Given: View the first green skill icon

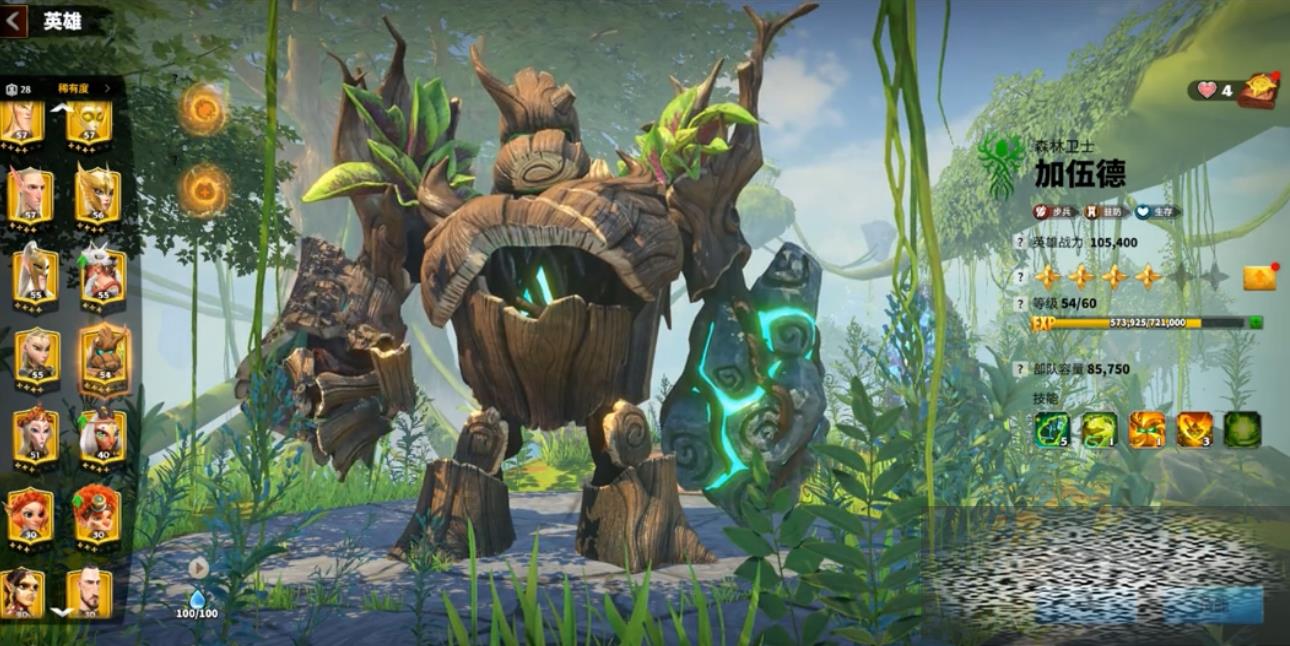Looking at the screenshot, I should (1051, 429).
